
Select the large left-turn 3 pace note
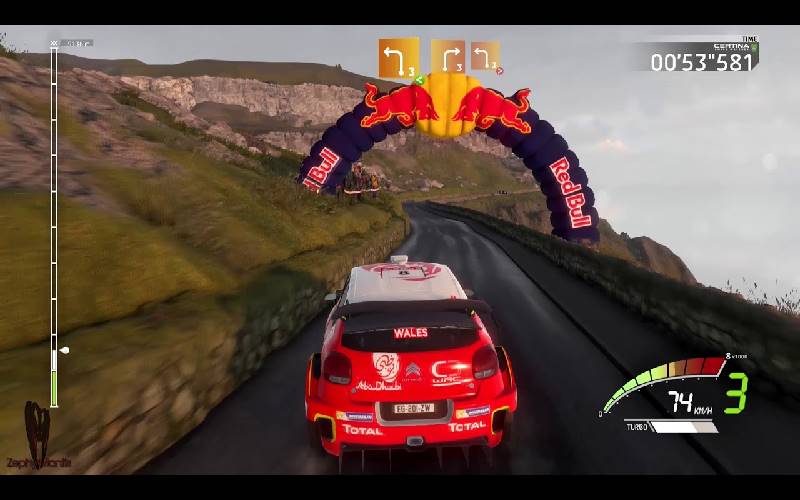click(398, 58)
